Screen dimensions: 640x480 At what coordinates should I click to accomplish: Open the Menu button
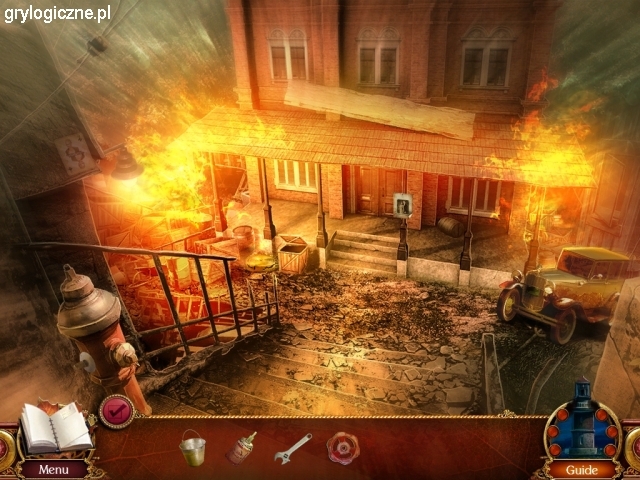coord(54,469)
